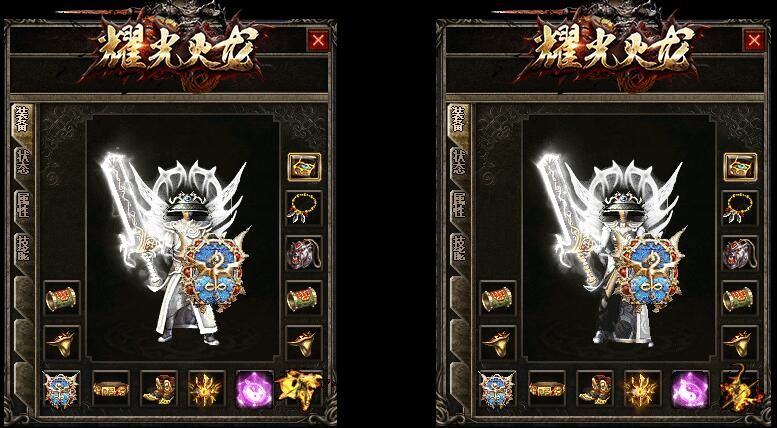The width and height of the screenshot is (777, 428).
Task: Click the treasure chest slot in left panel
Action: tap(303, 166)
